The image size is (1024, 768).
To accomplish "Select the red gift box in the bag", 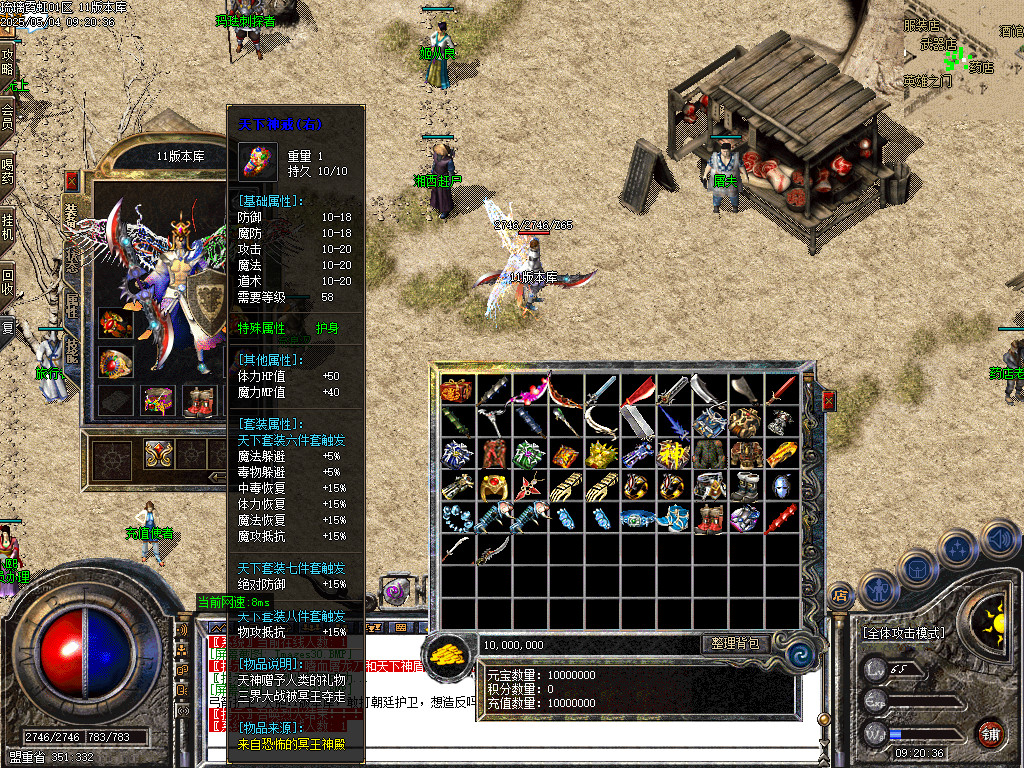I will coord(457,390).
